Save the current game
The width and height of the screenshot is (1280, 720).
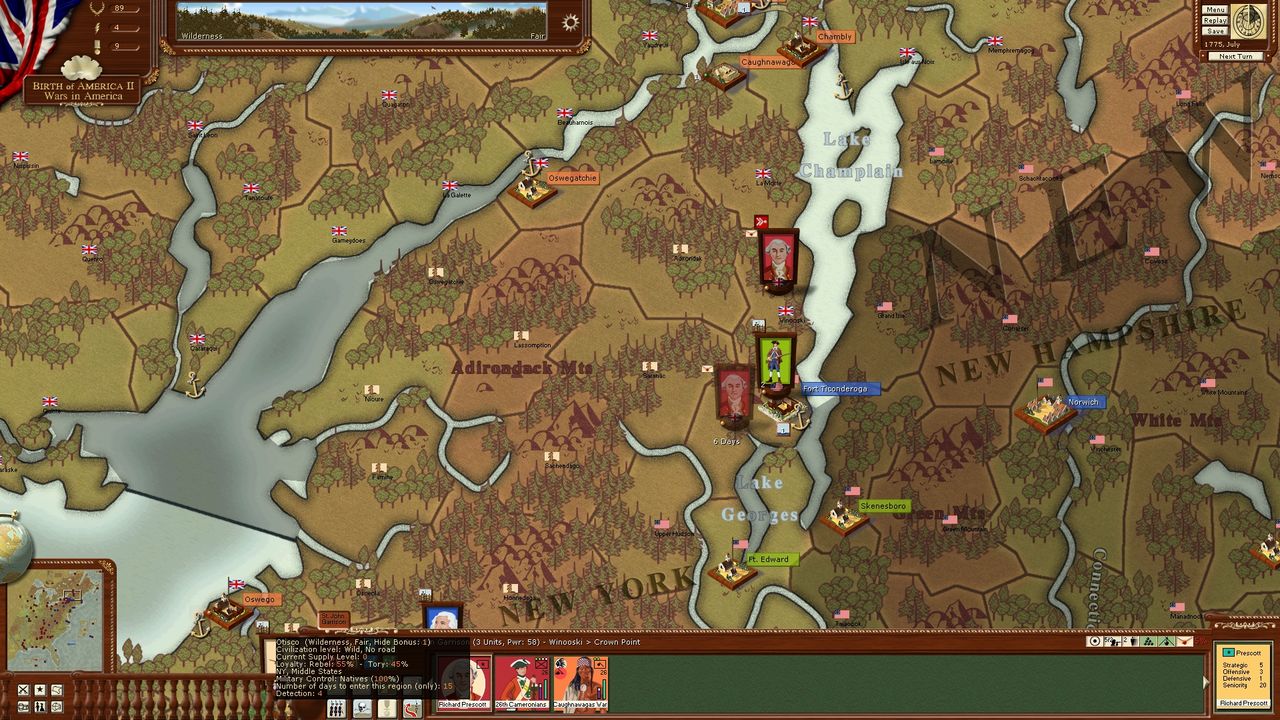[1215, 31]
